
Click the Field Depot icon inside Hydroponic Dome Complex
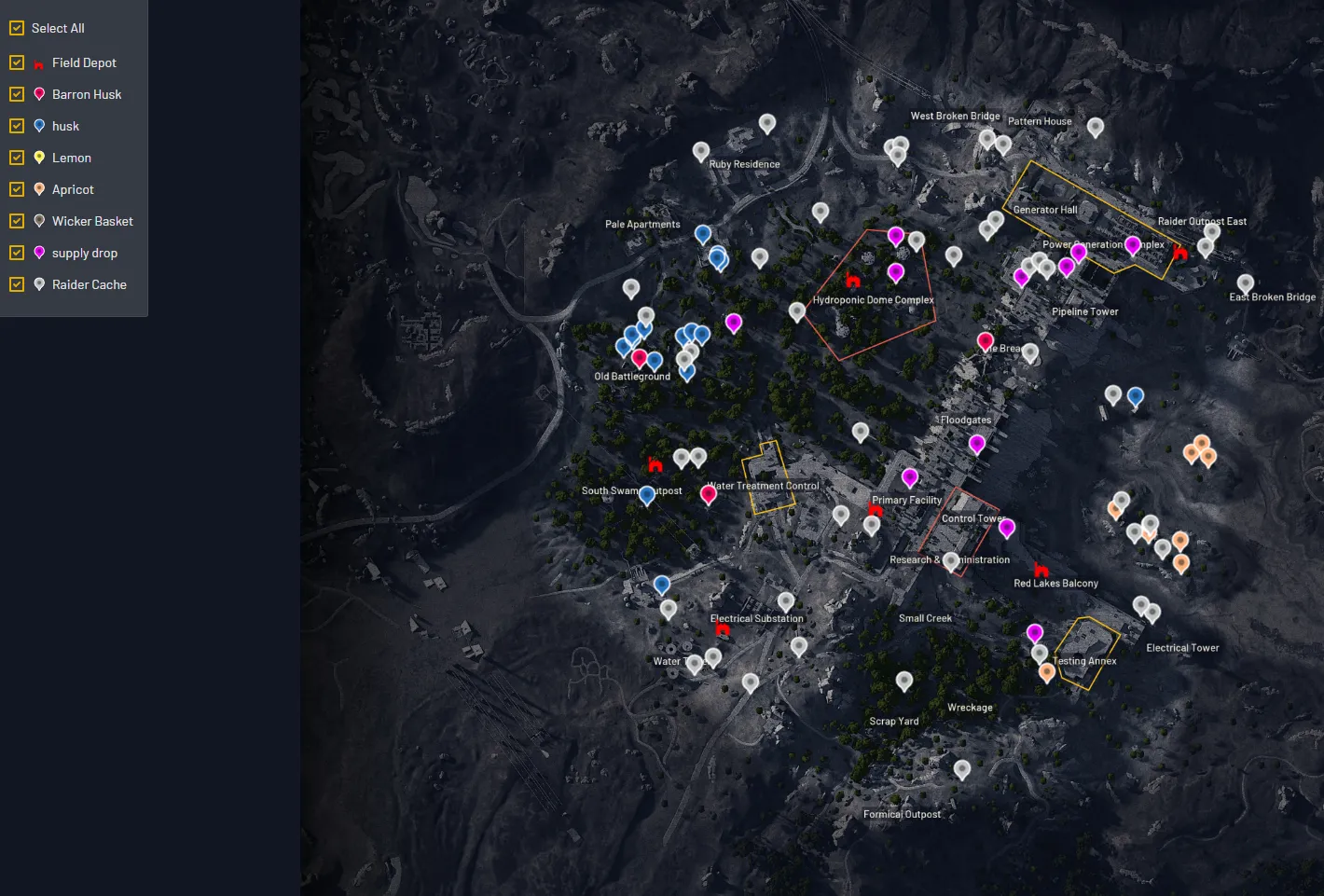[x=853, y=280]
